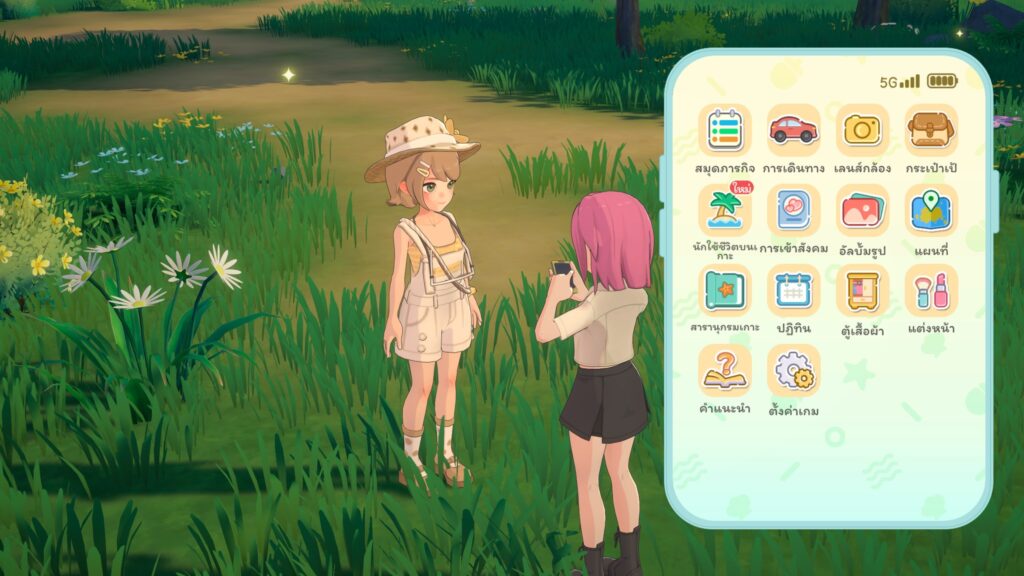The image size is (1024, 576).
Task: Launch the เลนส์กล้อง camera app
Action: point(862,130)
